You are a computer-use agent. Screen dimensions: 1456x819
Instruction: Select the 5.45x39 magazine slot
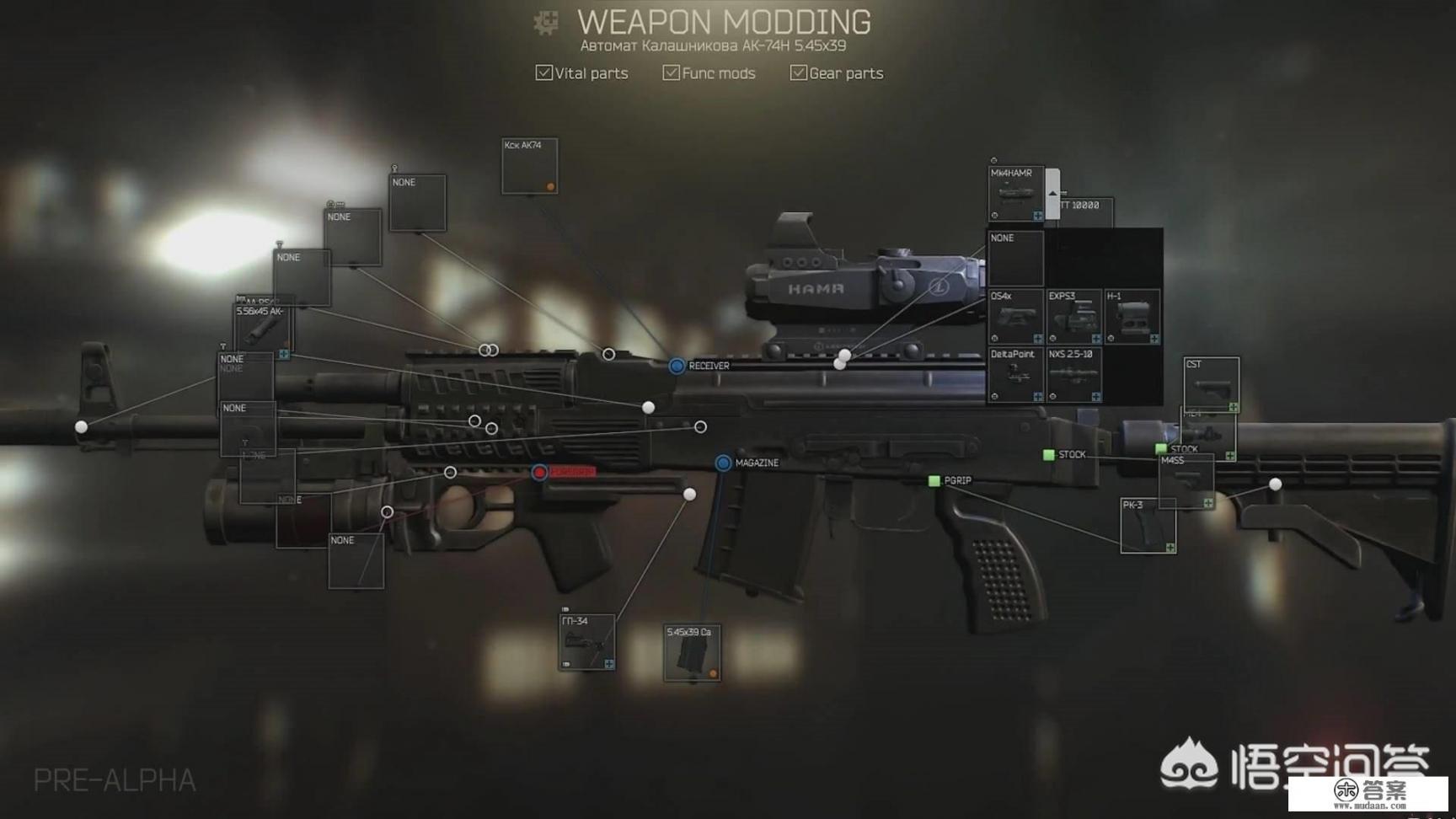tap(691, 652)
